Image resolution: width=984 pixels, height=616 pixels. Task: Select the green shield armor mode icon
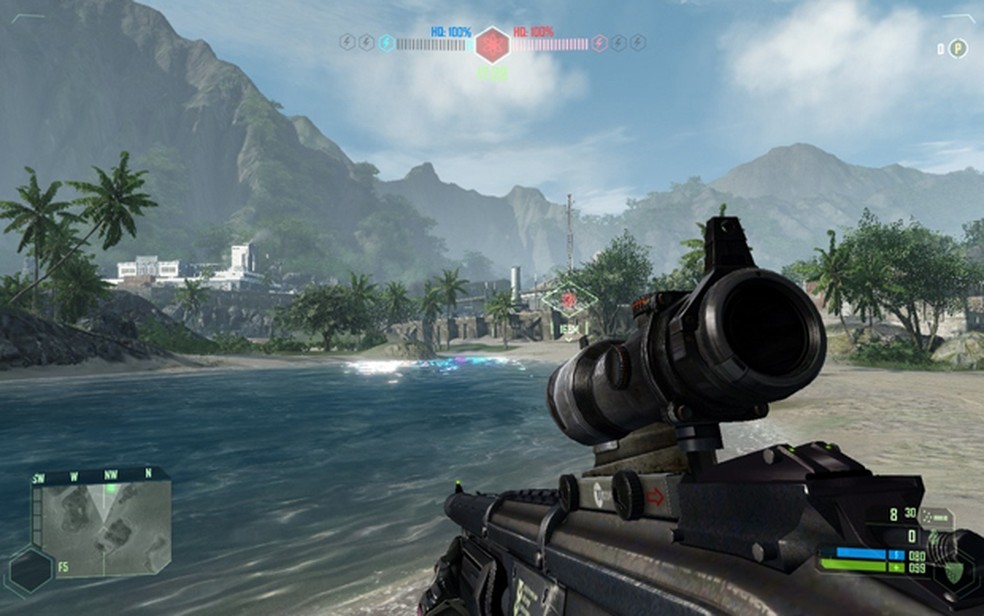point(954,572)
